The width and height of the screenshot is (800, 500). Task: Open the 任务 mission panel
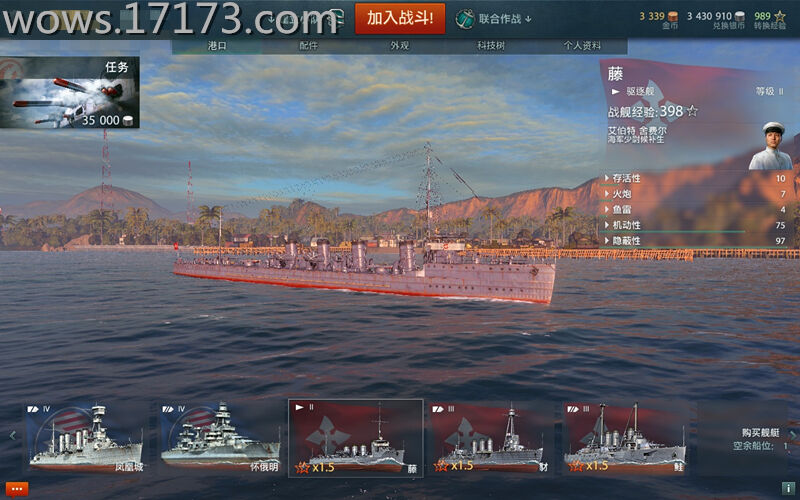(70, 93)
